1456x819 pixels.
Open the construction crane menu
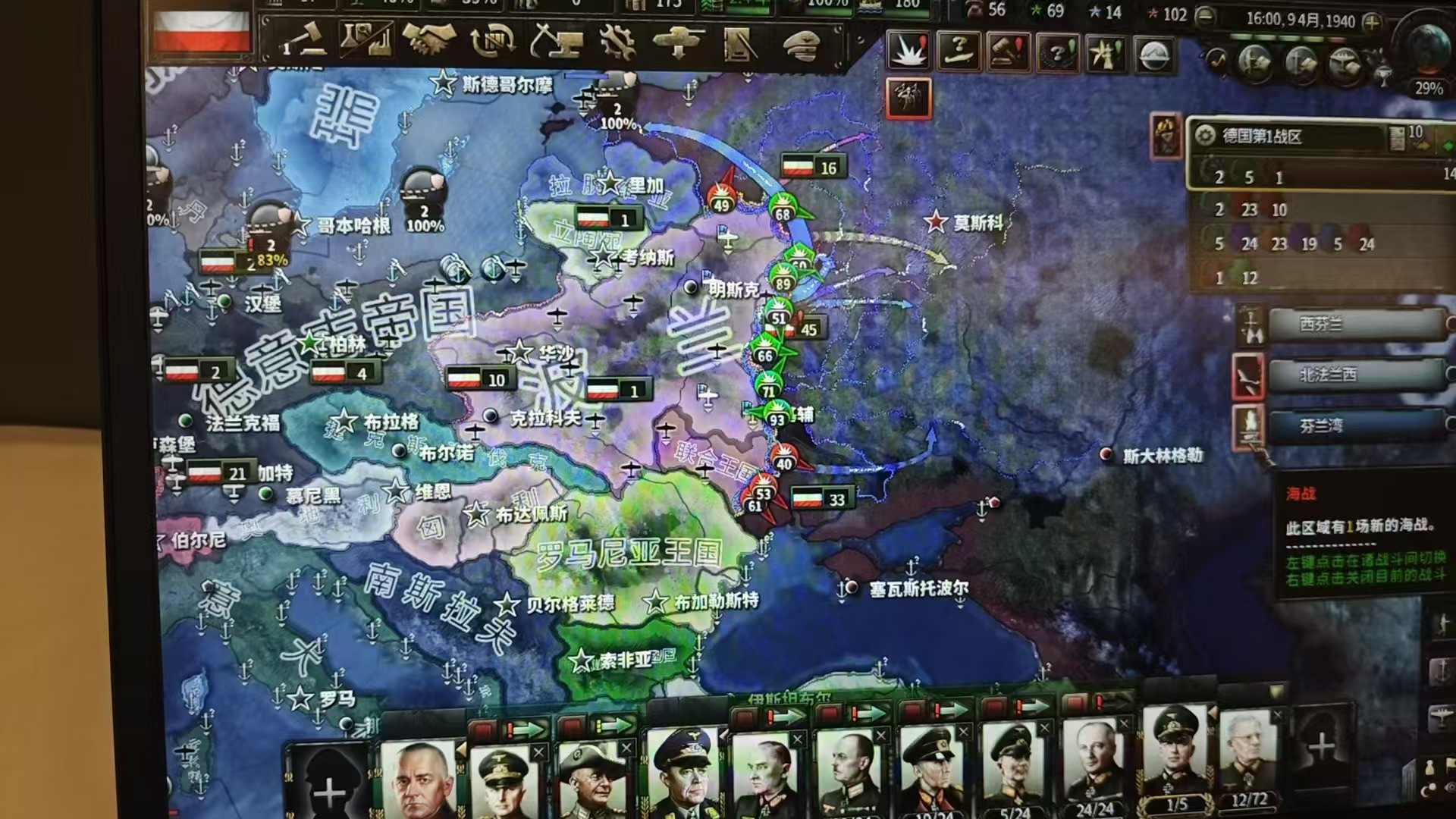point(556,41)
